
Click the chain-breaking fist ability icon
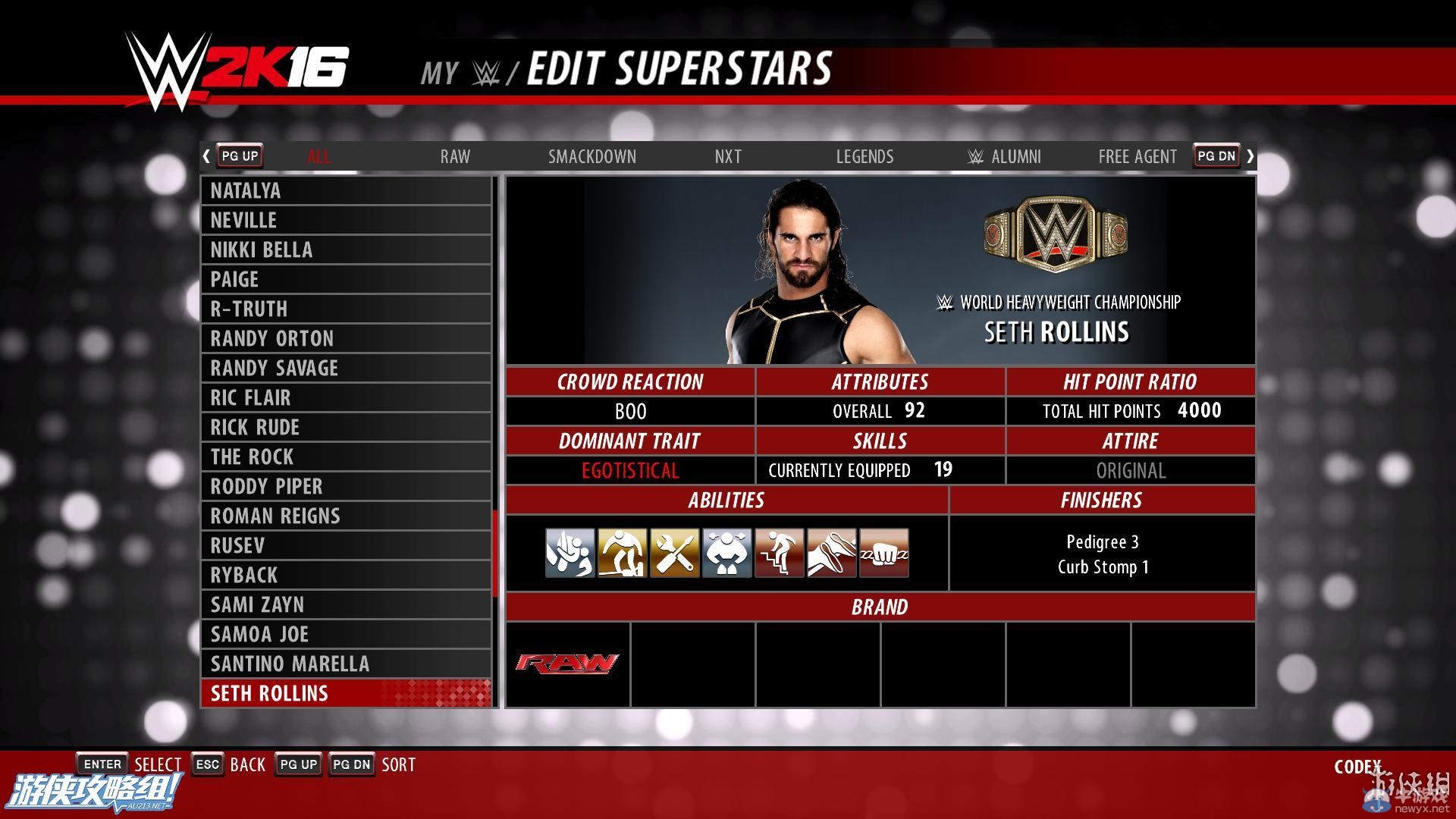point(883,552)
